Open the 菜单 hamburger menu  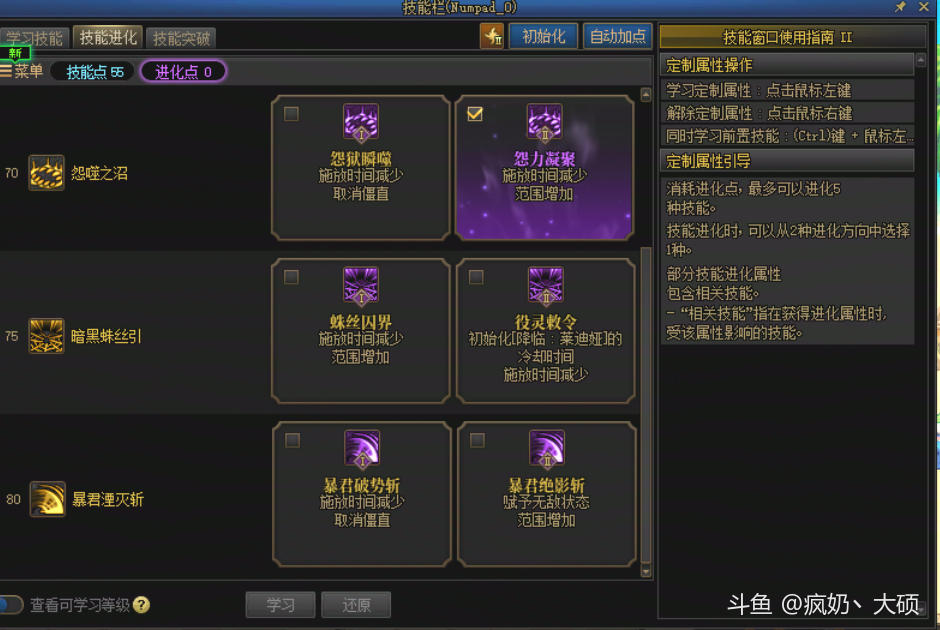[22, 72]
